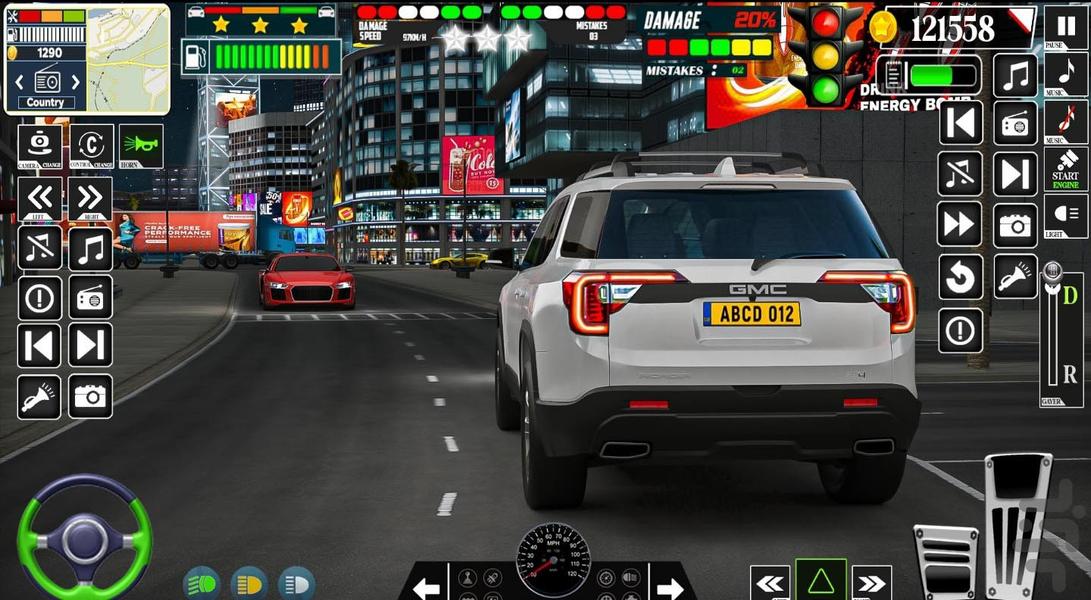Sound the green Horn button
Viewport: 1091px width, 600px height.
pos(141,146)
